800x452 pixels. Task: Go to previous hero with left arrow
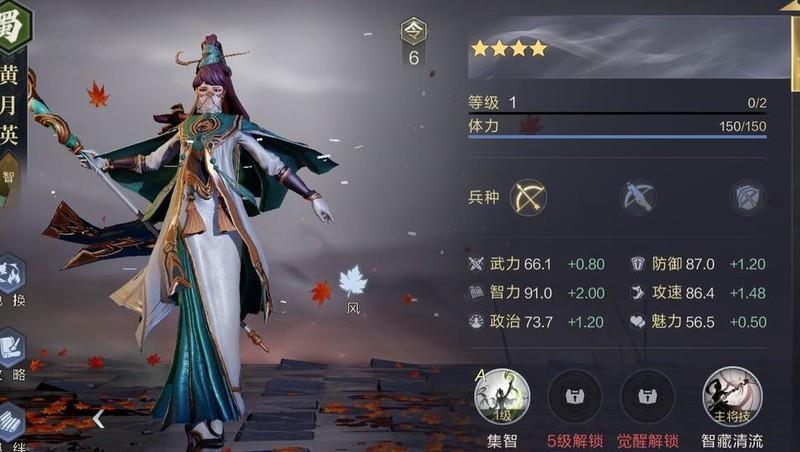98,419
